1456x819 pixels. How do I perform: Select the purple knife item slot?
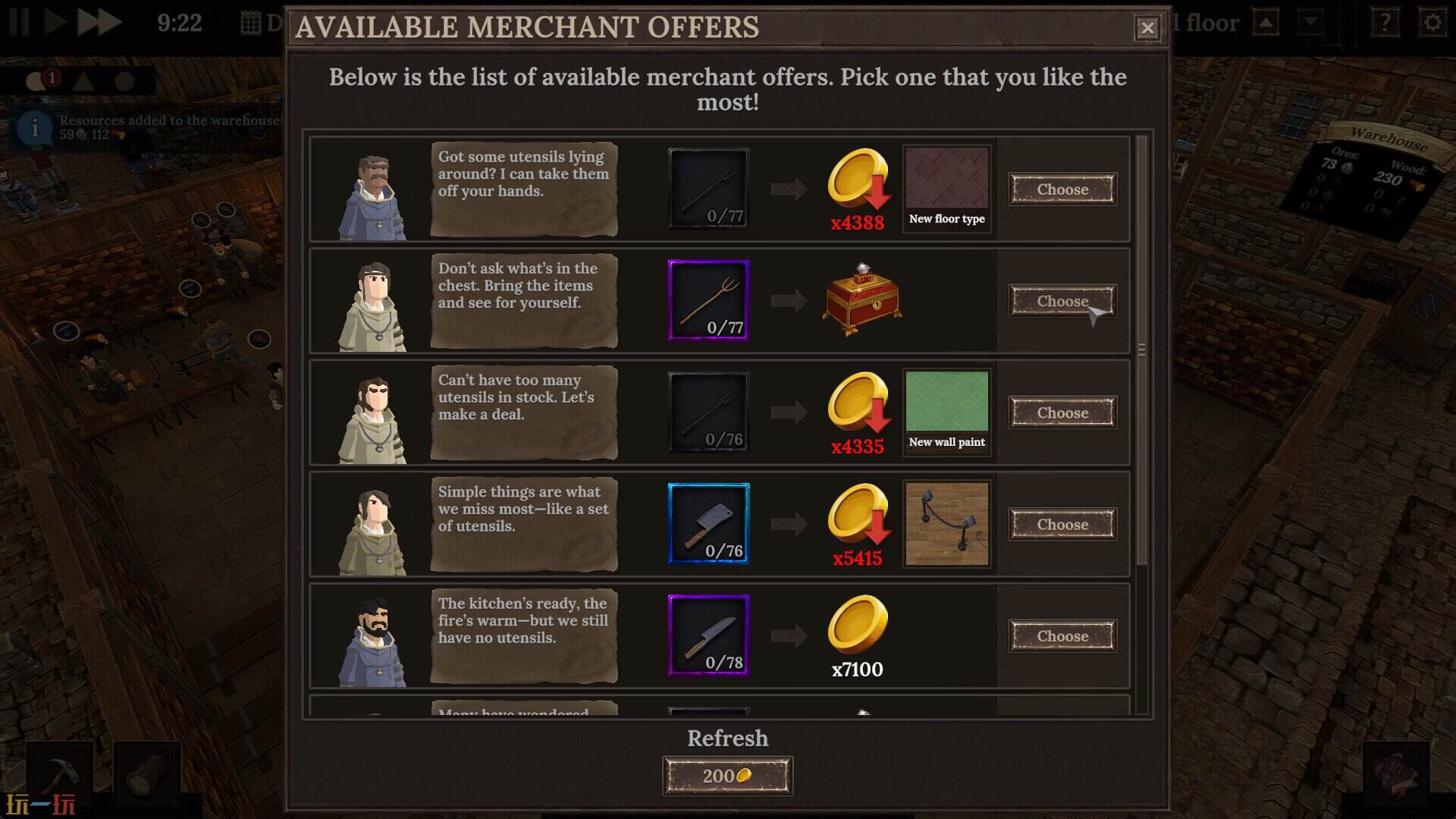click(709, 635)
